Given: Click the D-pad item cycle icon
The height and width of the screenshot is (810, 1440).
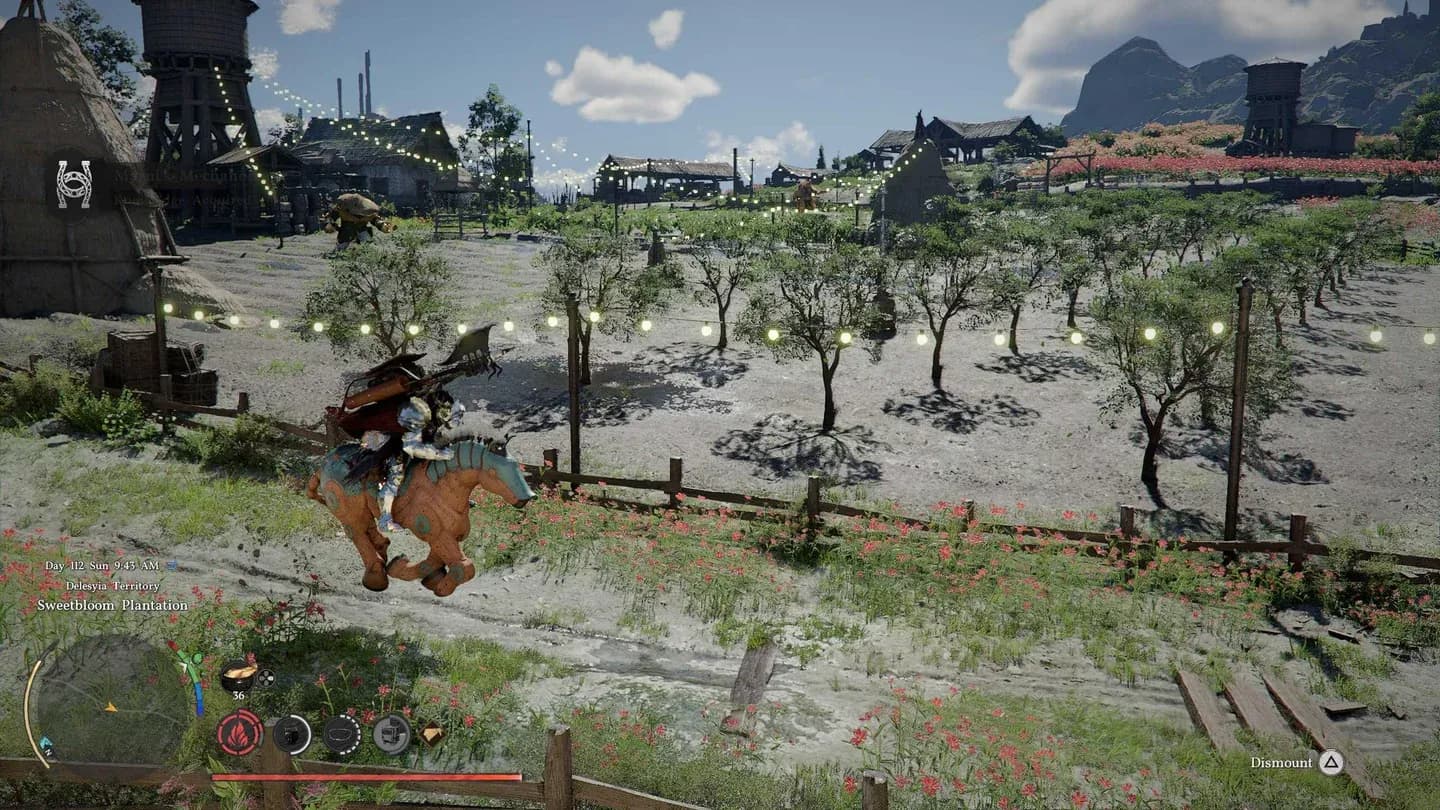Looking at the screenshot, I should (266, 678).
